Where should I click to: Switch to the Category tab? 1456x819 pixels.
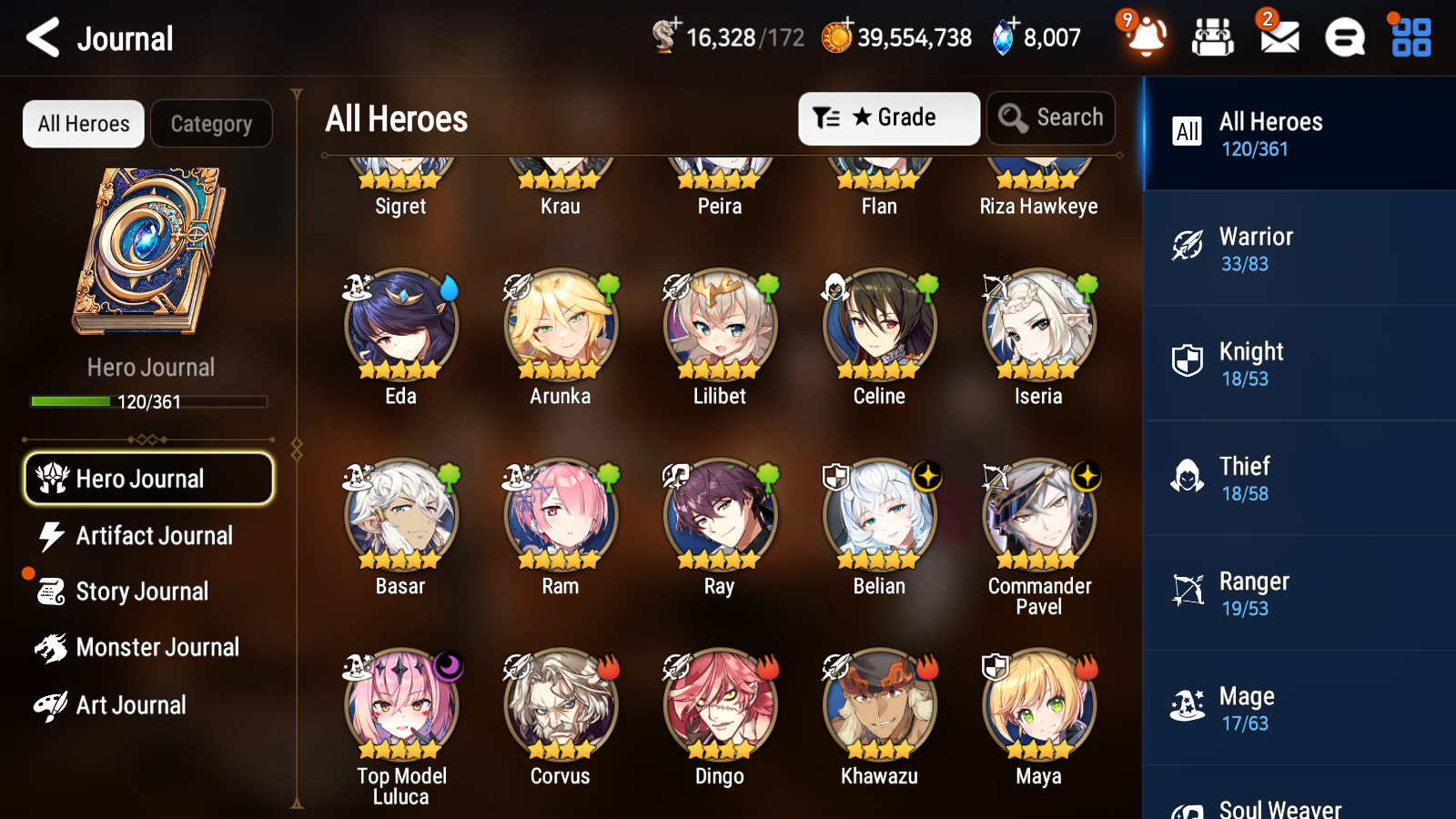(x=211, y=124)
